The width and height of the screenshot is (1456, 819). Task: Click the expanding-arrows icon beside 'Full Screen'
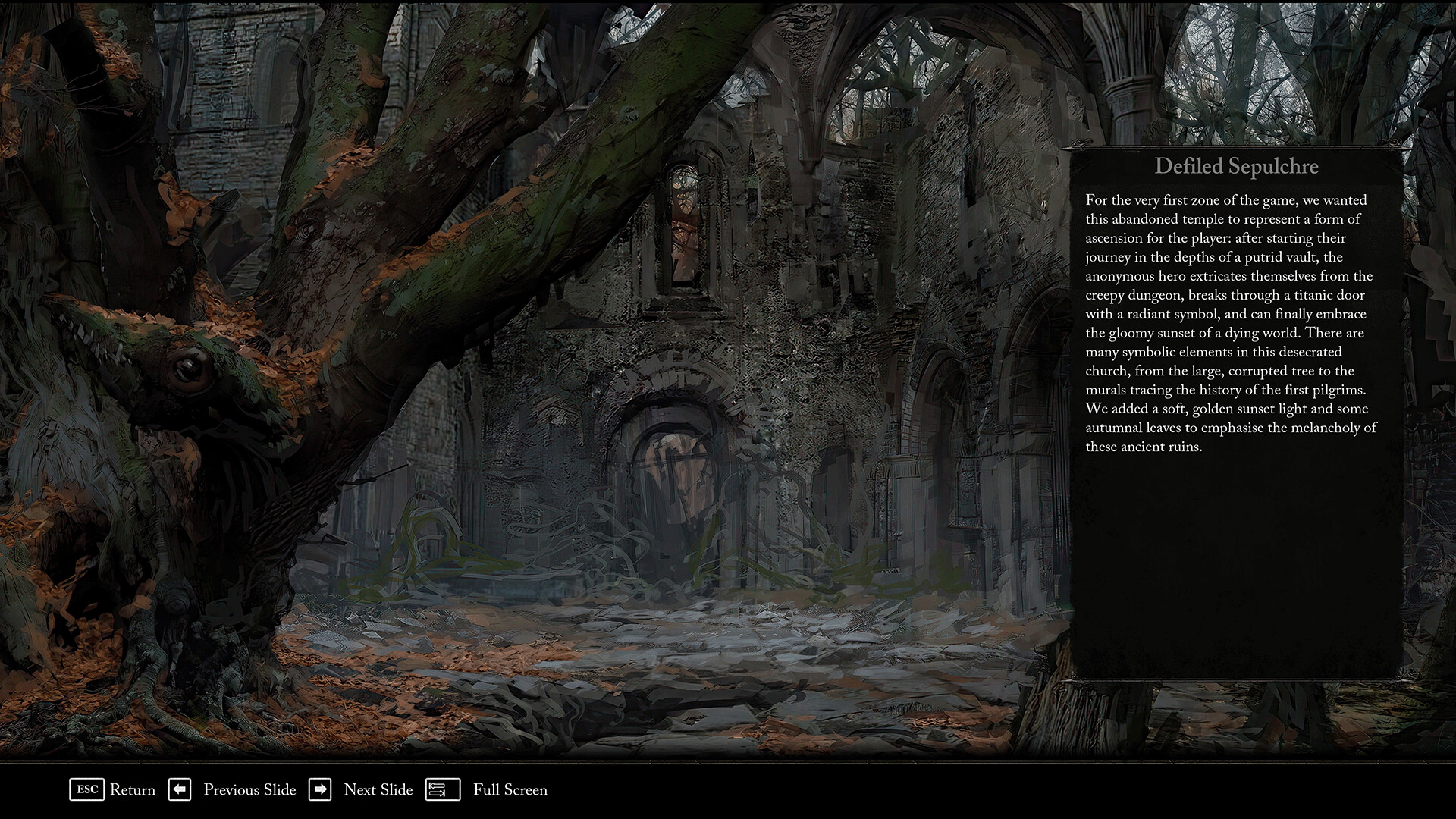tap(442, 790)
